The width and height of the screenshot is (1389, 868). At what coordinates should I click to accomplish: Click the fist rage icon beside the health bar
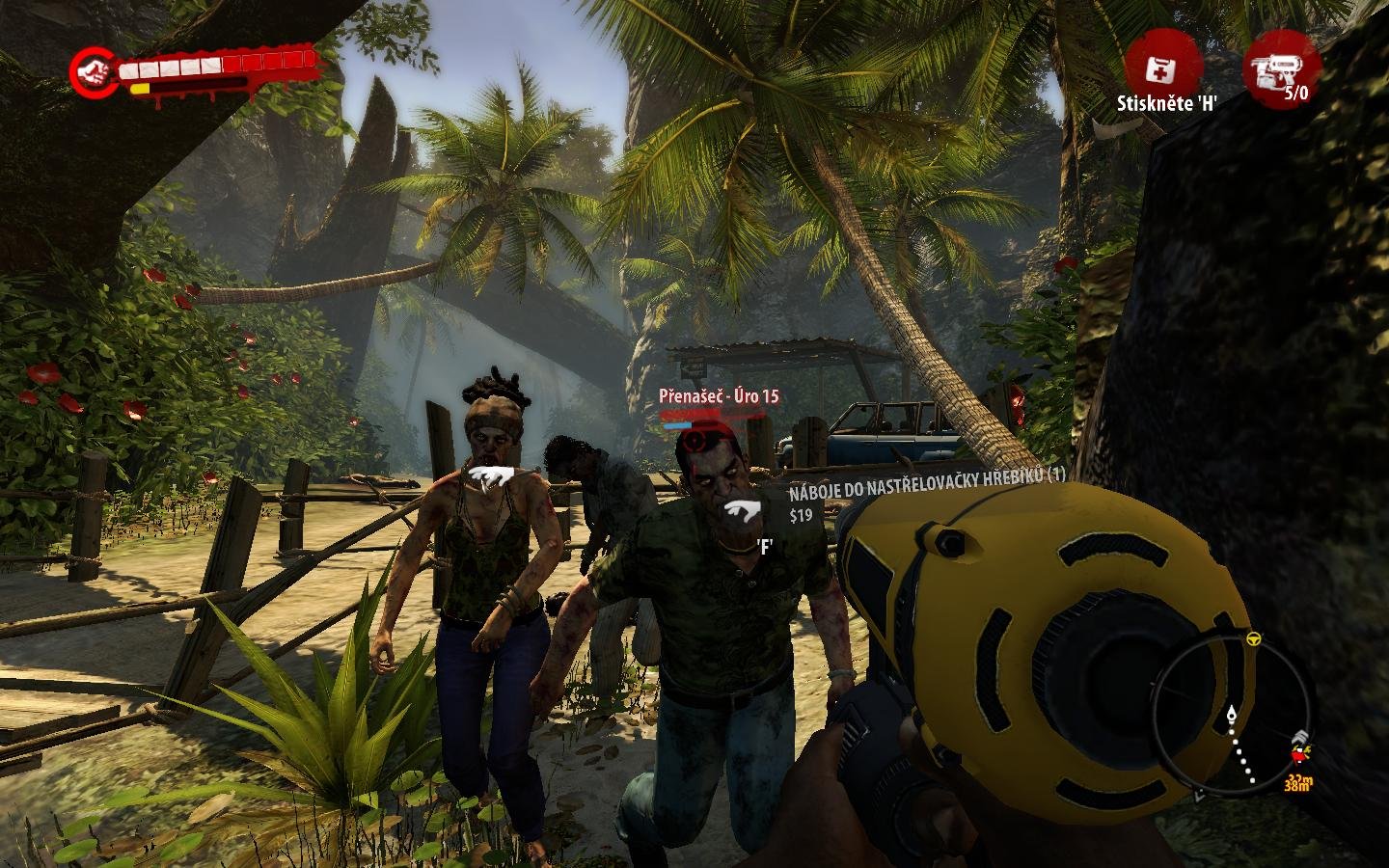[x=93, y=70]
